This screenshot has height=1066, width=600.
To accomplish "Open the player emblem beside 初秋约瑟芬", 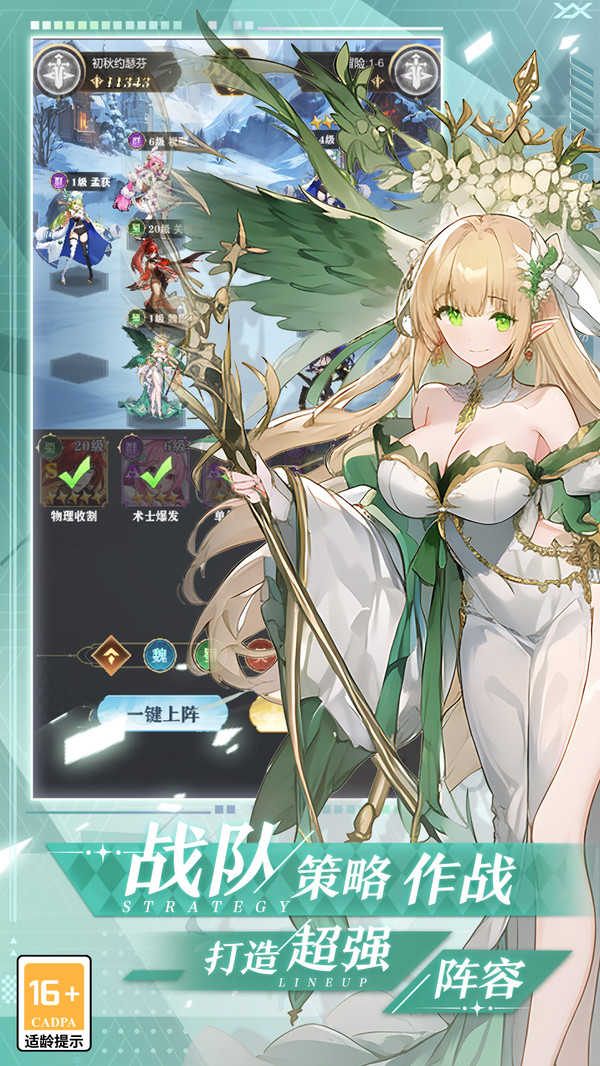I will tap(57, 70).
